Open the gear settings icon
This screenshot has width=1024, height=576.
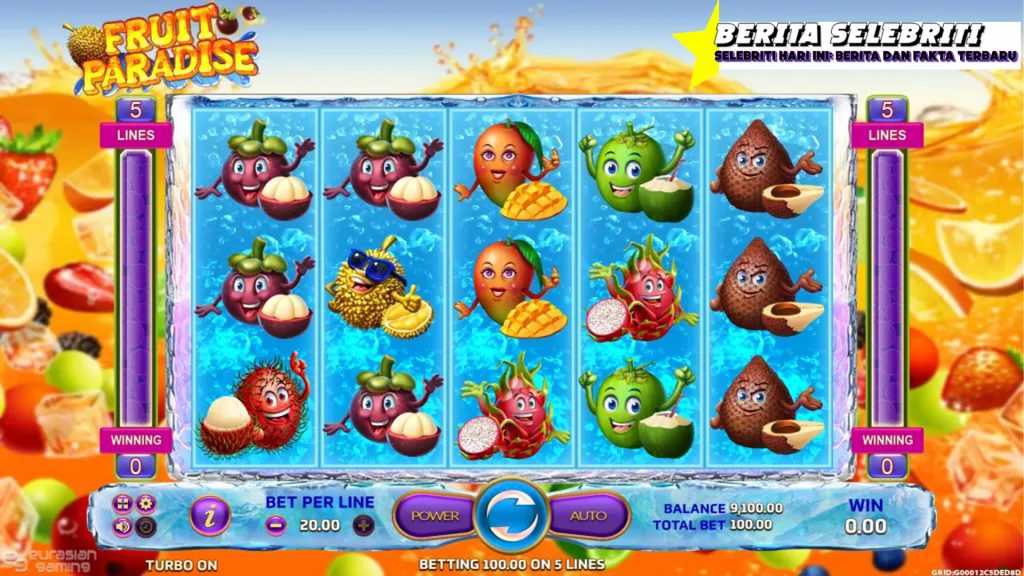point(146,503)
